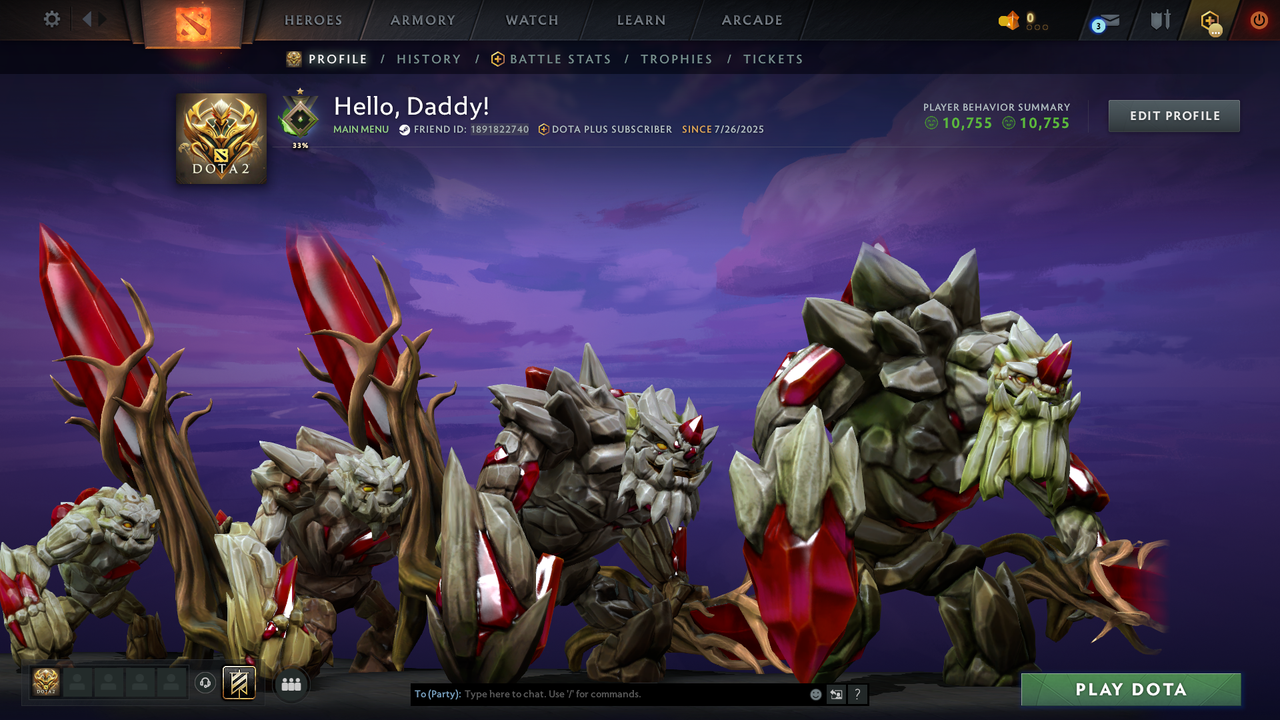Screen dimensions: 1280x720
Task: Open voice chat settings via headset icon
Action: tap(205, 683)
